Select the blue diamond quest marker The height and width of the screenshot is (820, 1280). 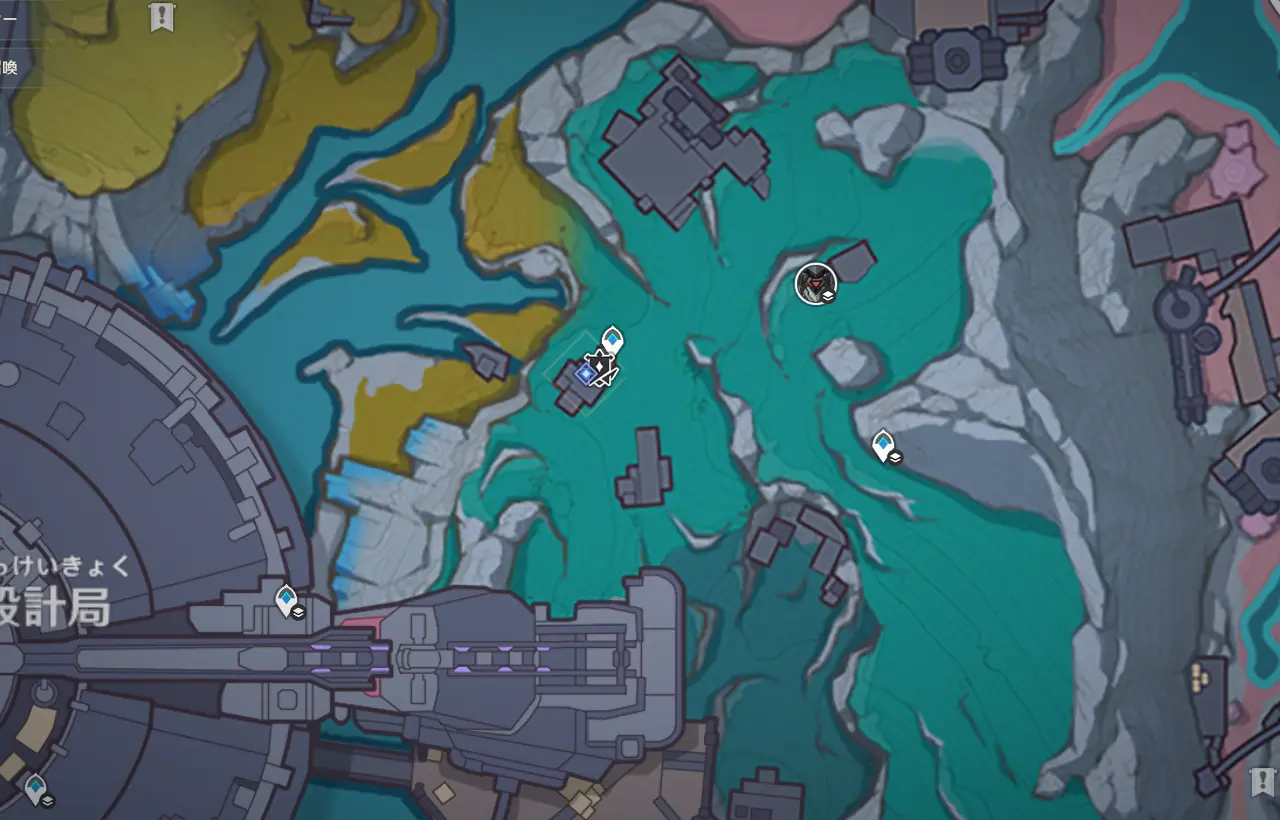point(586,372)
